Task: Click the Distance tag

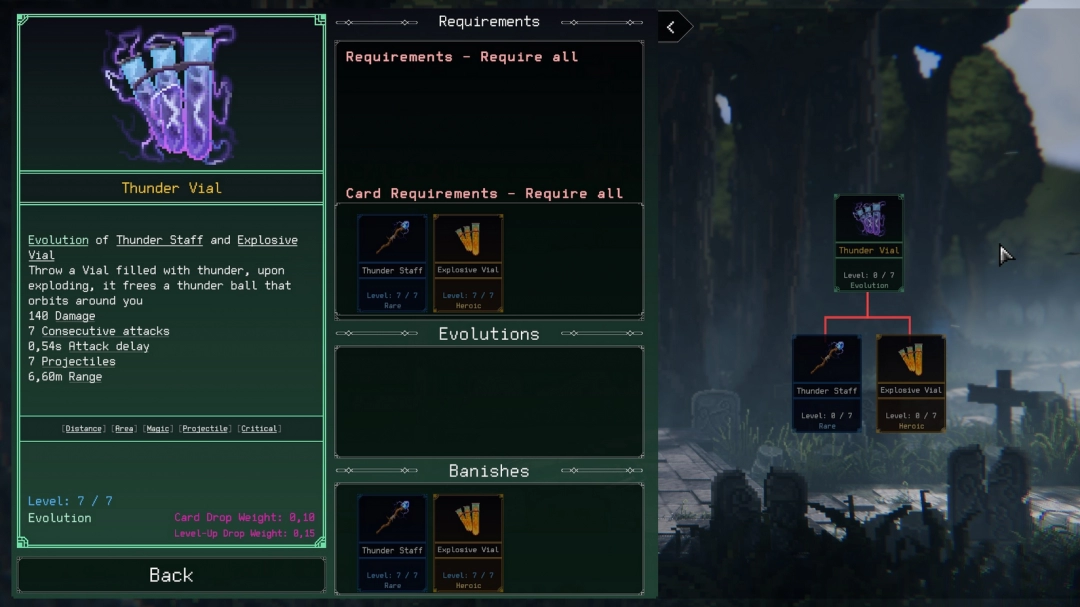Action: pyautogui.click(x=84, y=429)
